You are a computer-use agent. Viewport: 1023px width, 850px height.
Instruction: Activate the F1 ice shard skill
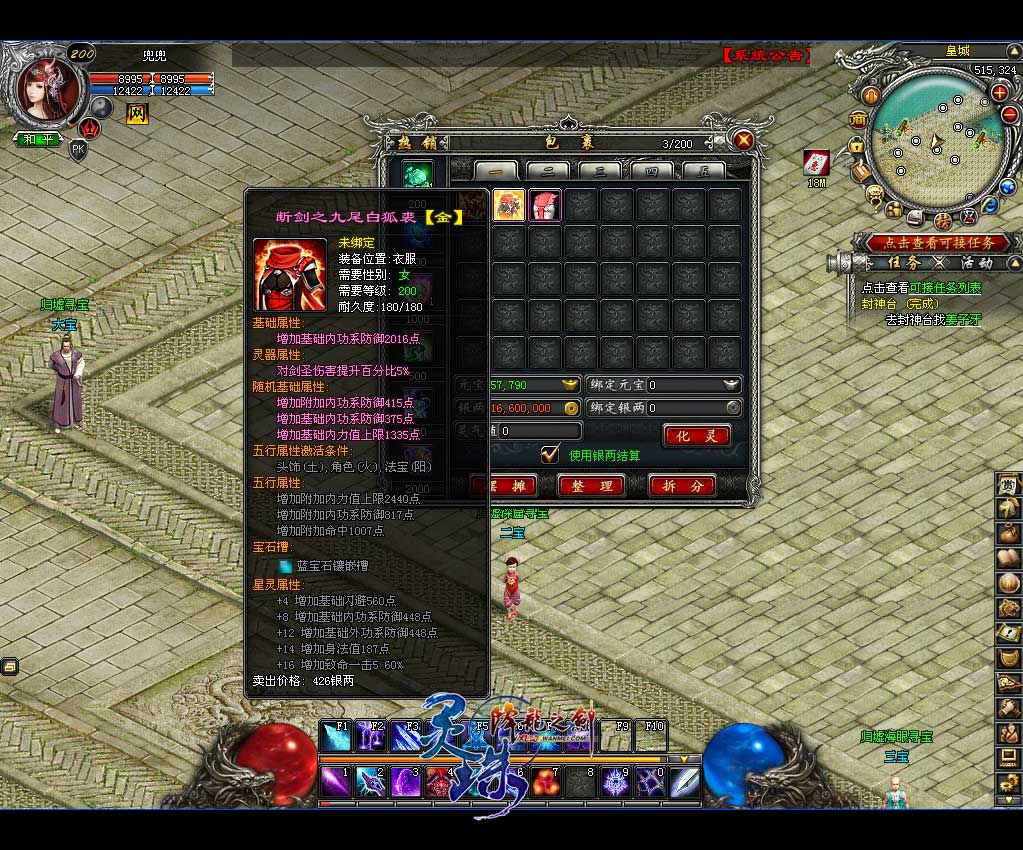[x=335, y=737]
